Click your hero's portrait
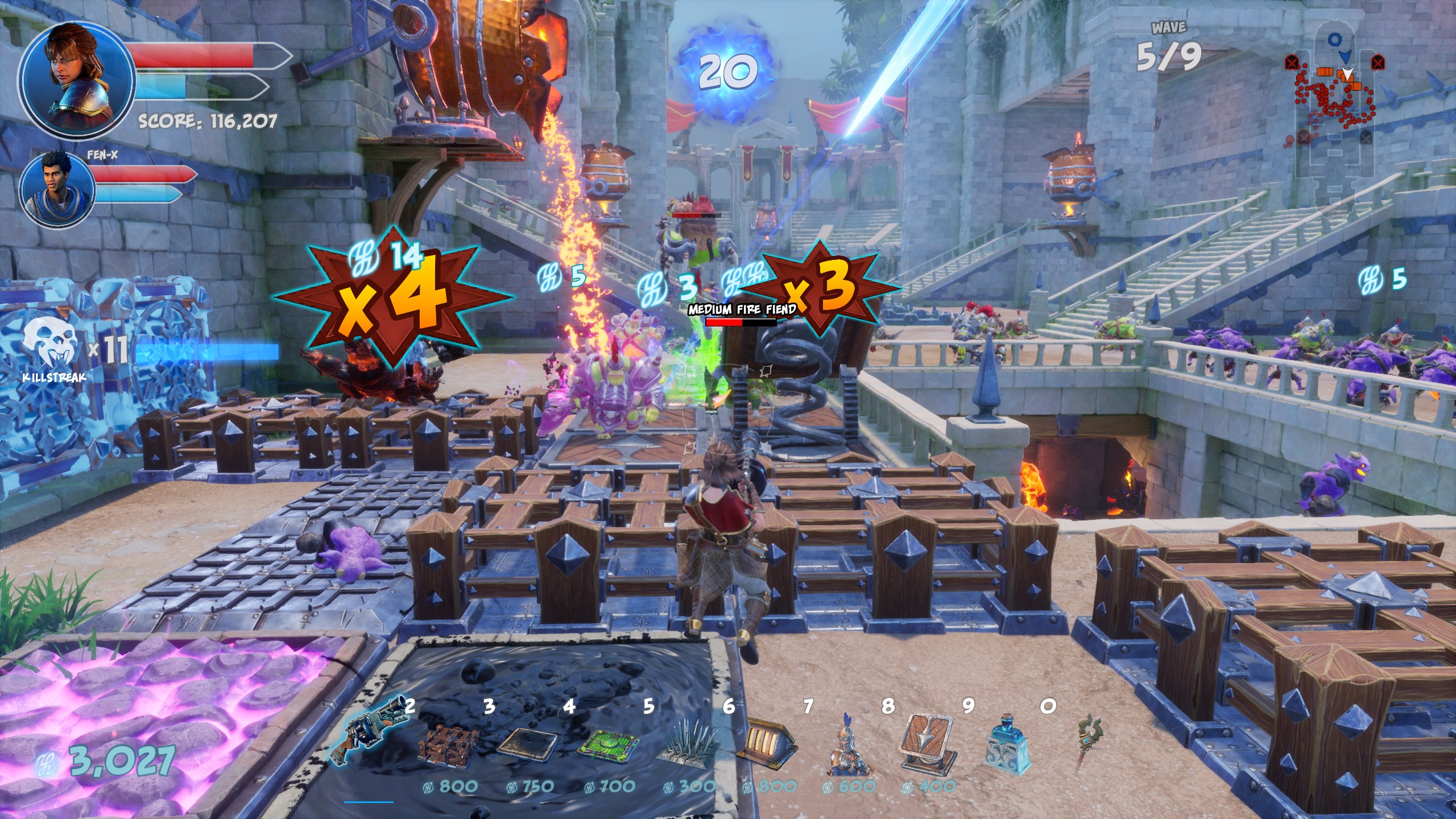Screen dimensions: 1456x819 77,80
